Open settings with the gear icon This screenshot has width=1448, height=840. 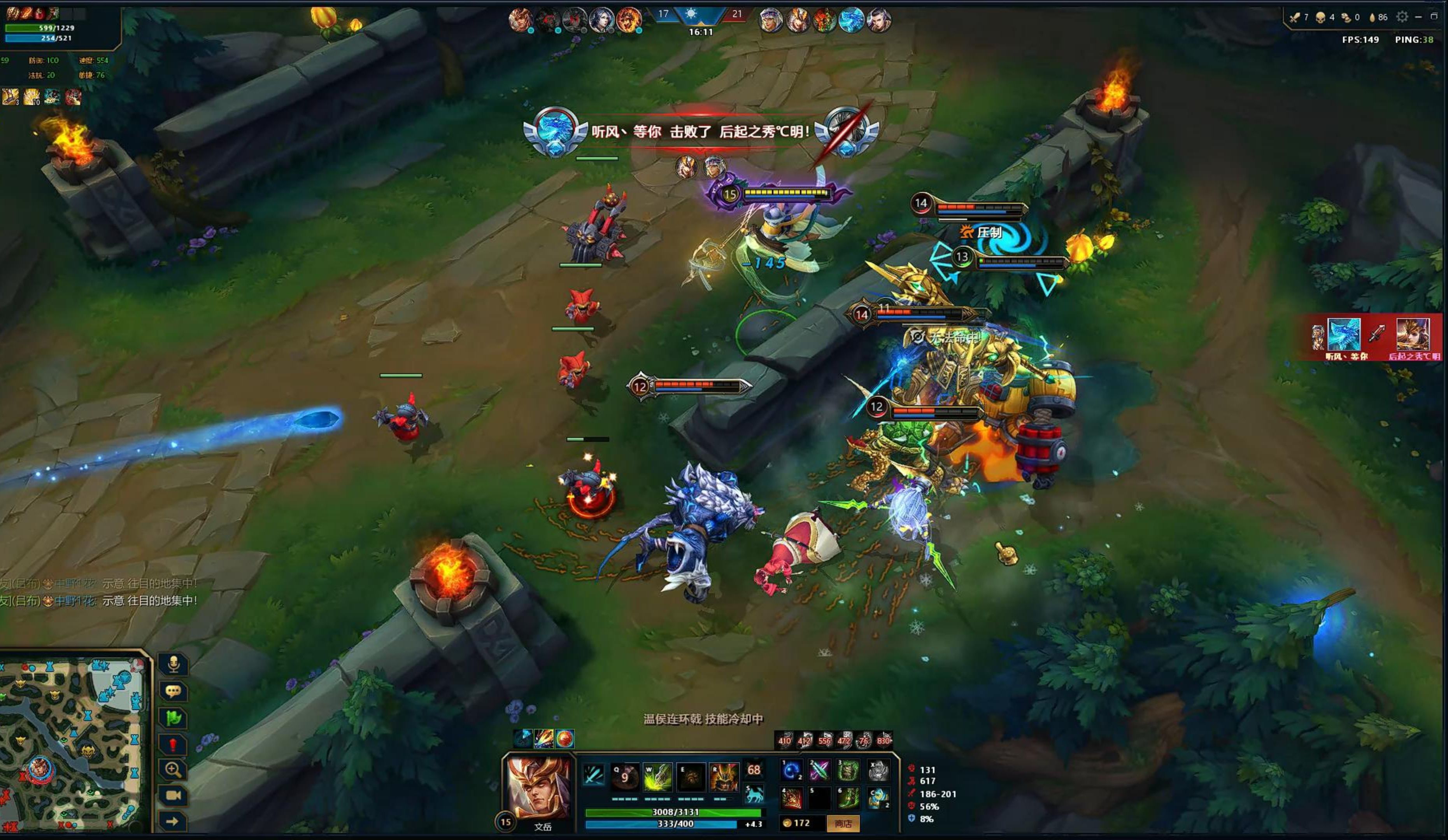coord(1402,17)
